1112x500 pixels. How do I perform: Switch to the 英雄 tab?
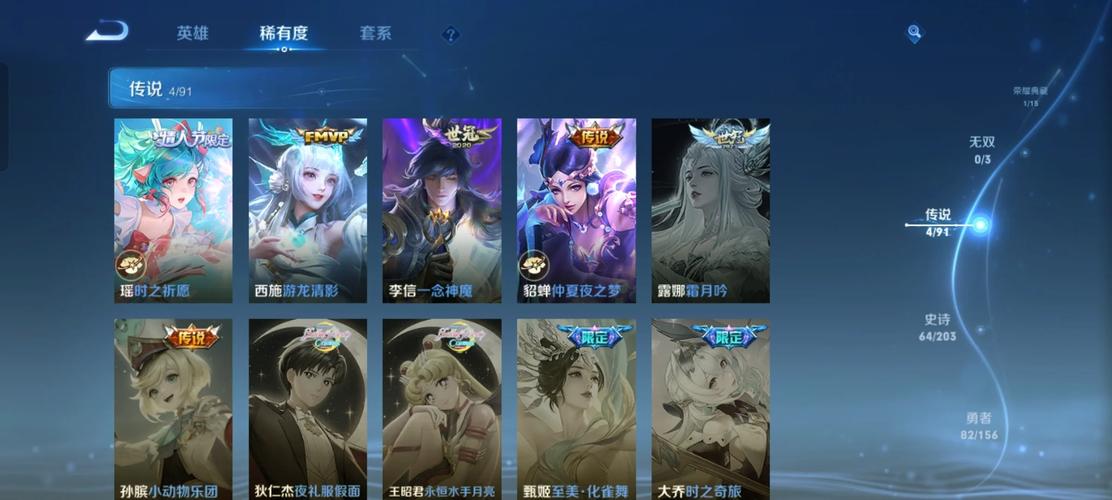(192, 33)
